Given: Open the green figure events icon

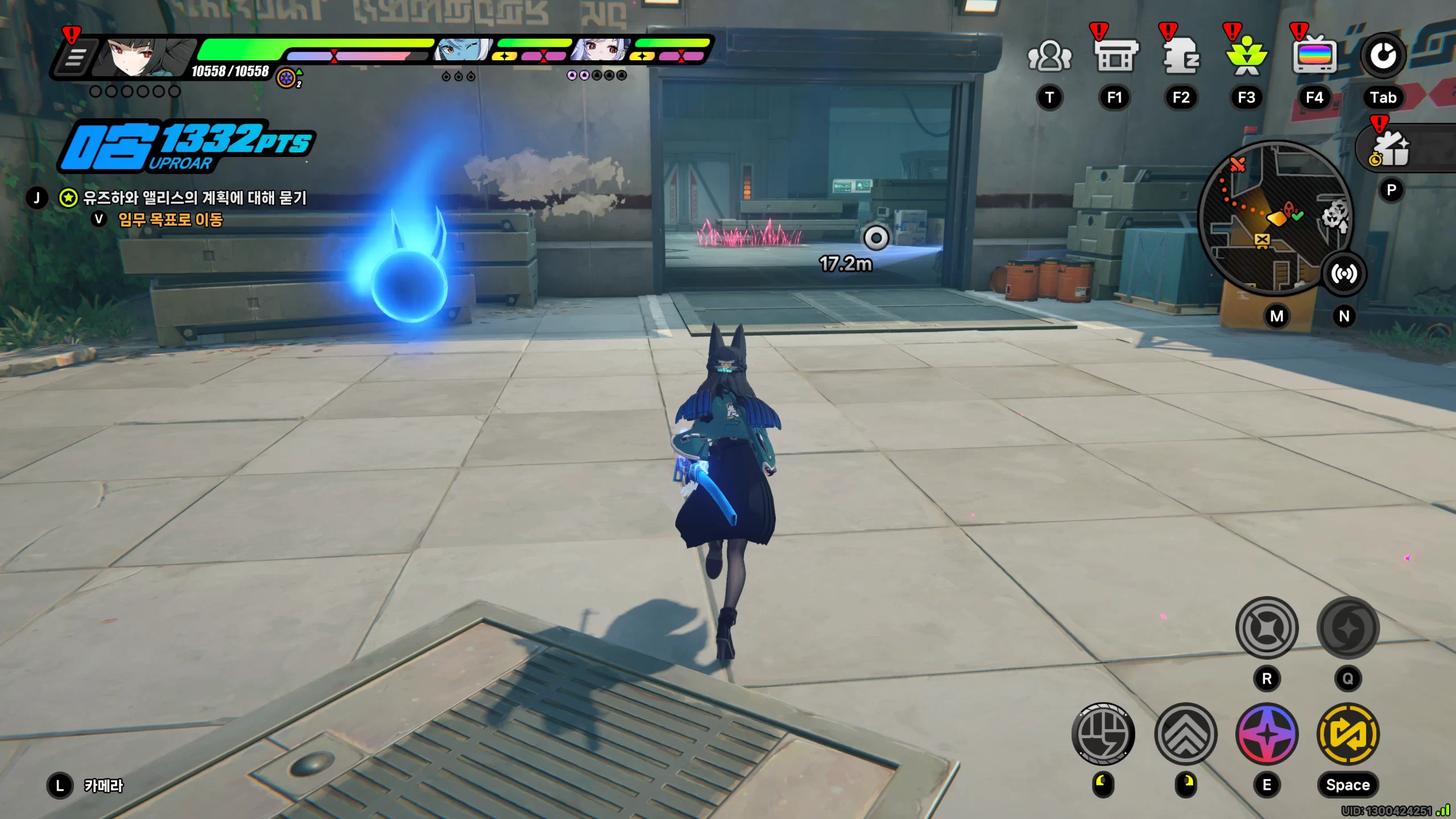Looking at the screenshot, I should coord(1246,57).
